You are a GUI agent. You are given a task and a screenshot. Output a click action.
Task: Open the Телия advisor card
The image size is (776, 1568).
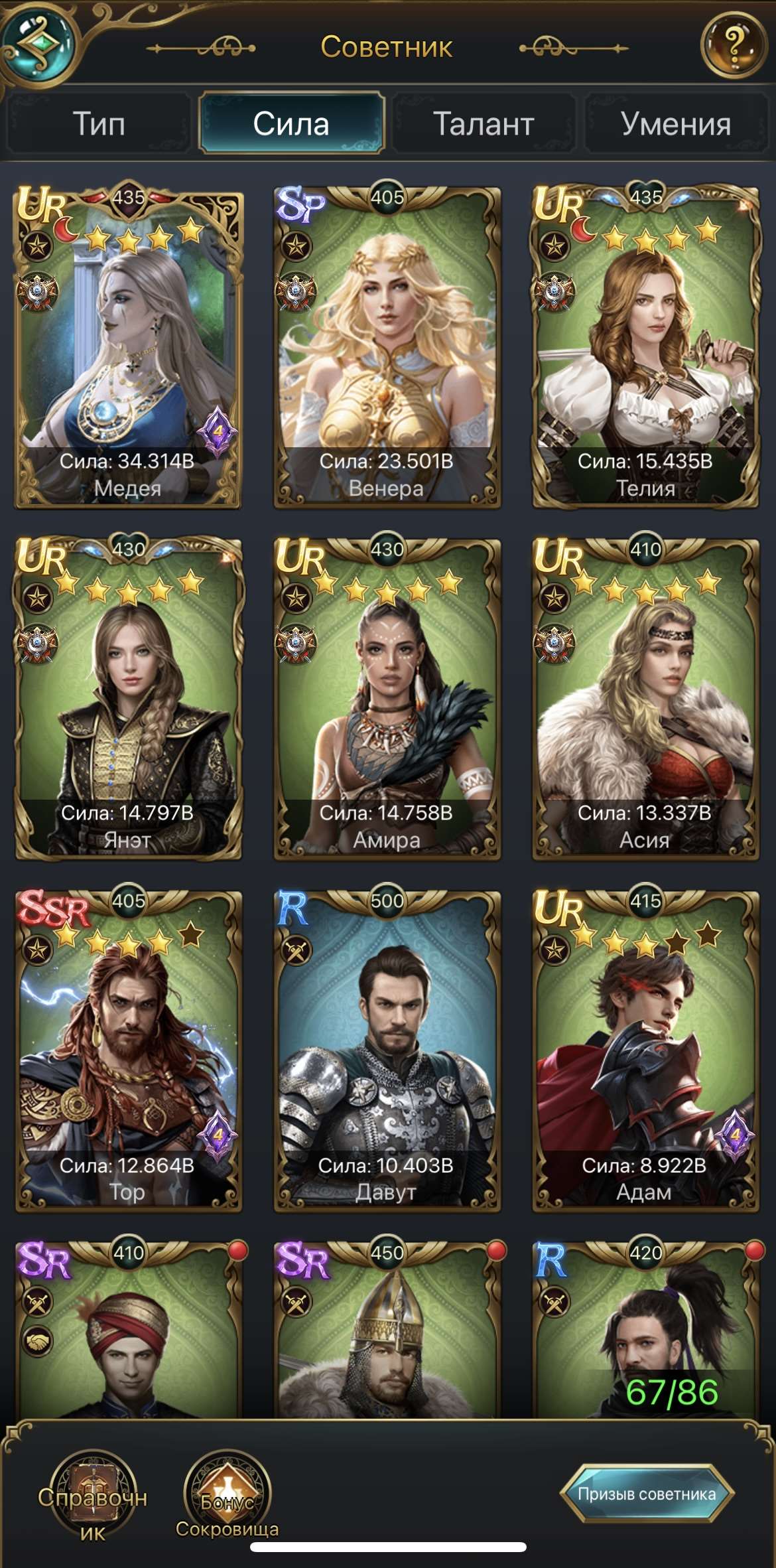(x=645, y=348)
